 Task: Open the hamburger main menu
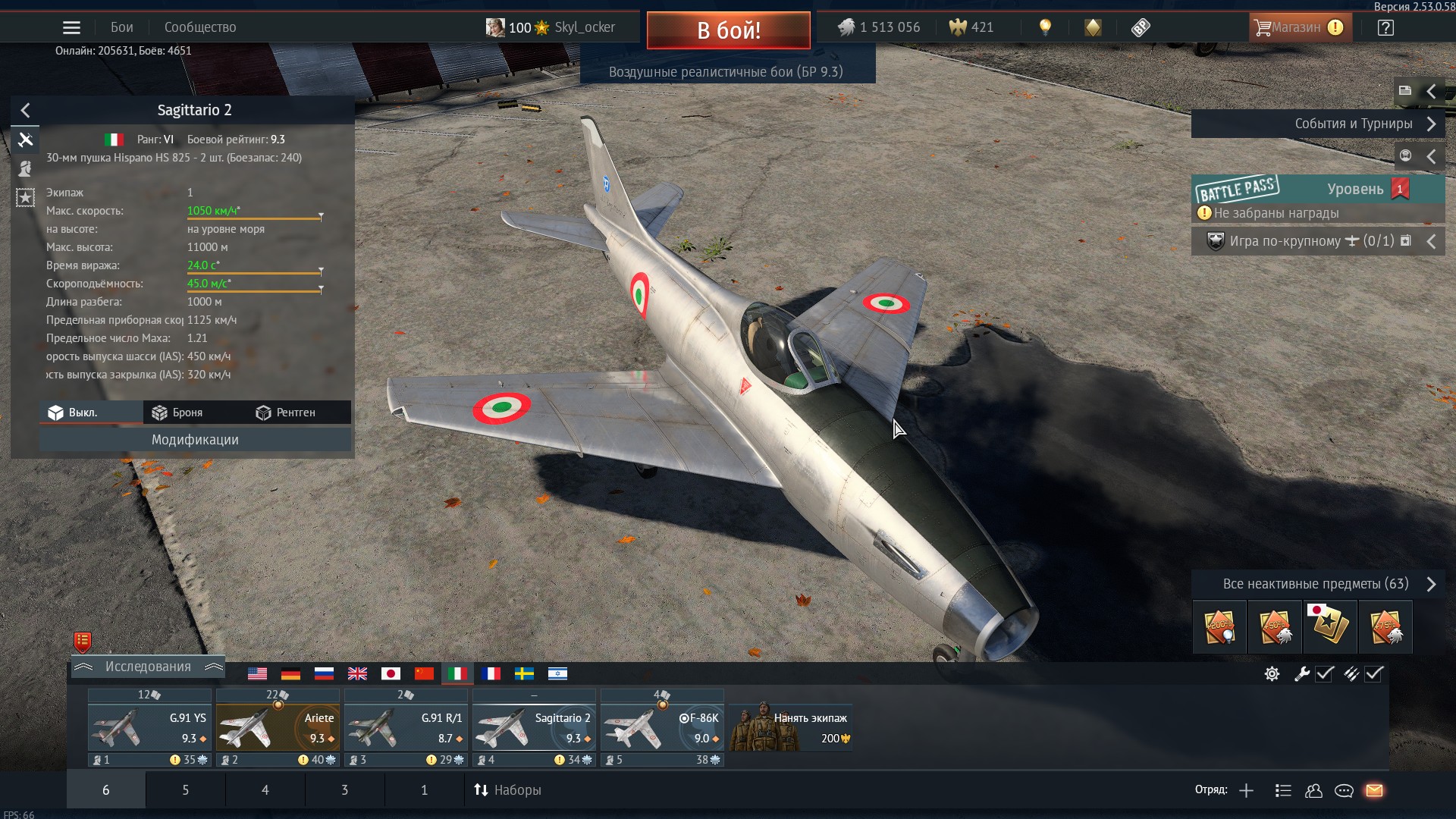[x=71, y=27]
